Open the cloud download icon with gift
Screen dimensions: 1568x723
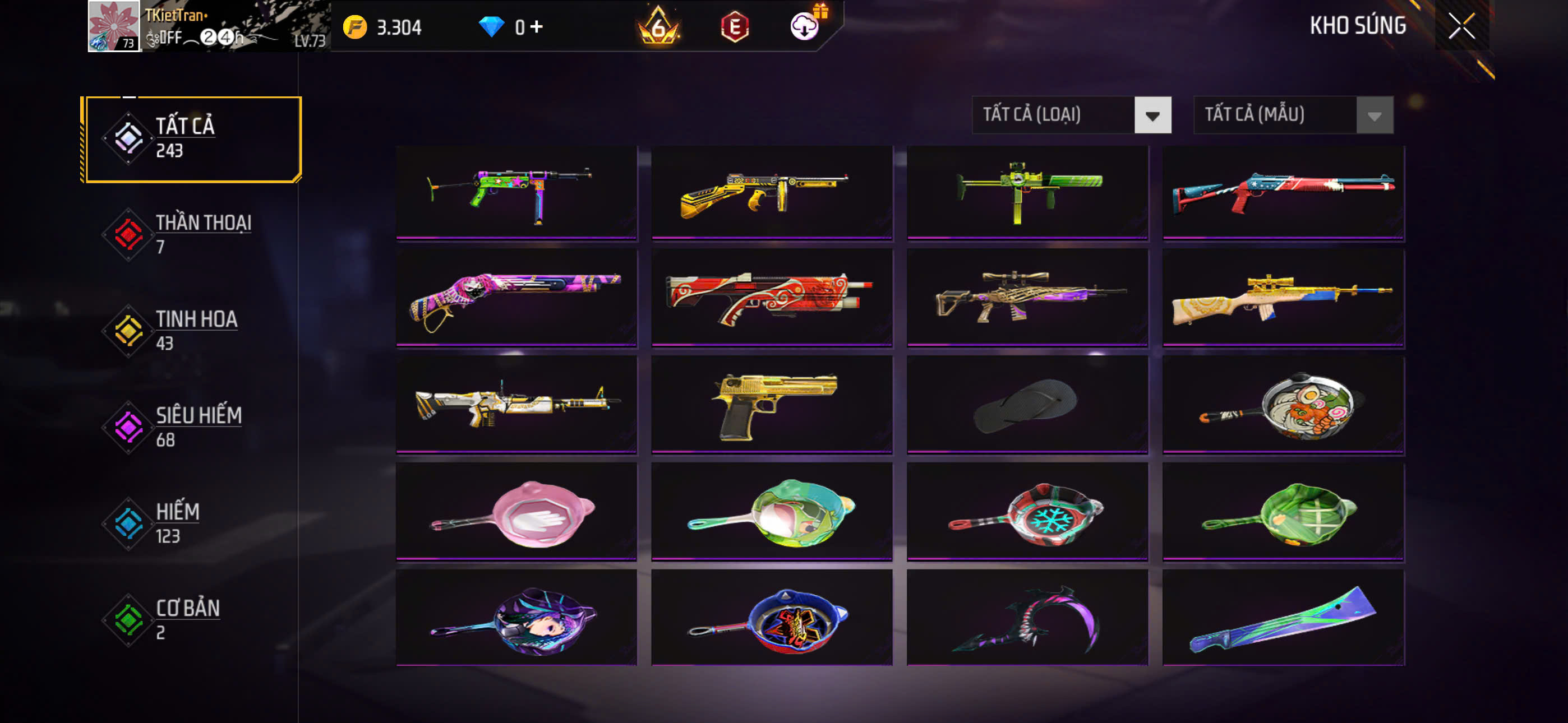coord(805,26)
